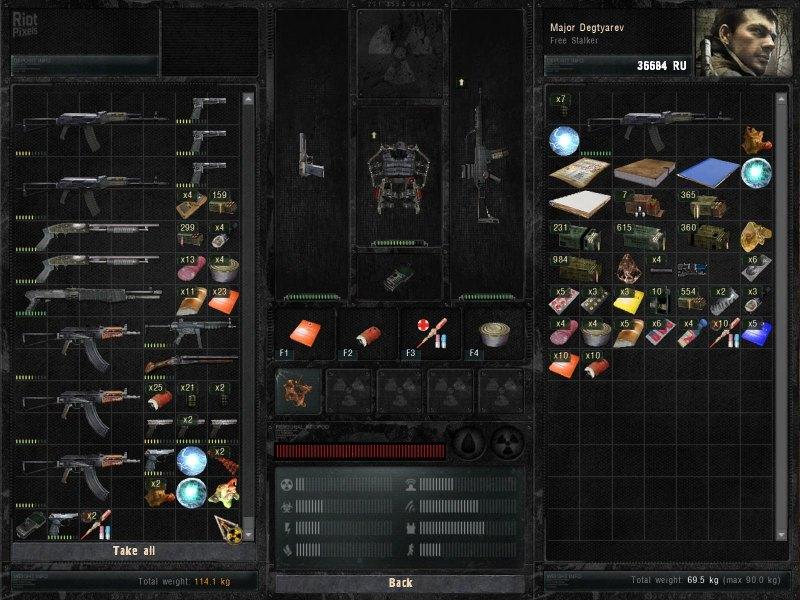
Task: Select the equipped exoskeleton armor slot
Action: click(399, 174)
